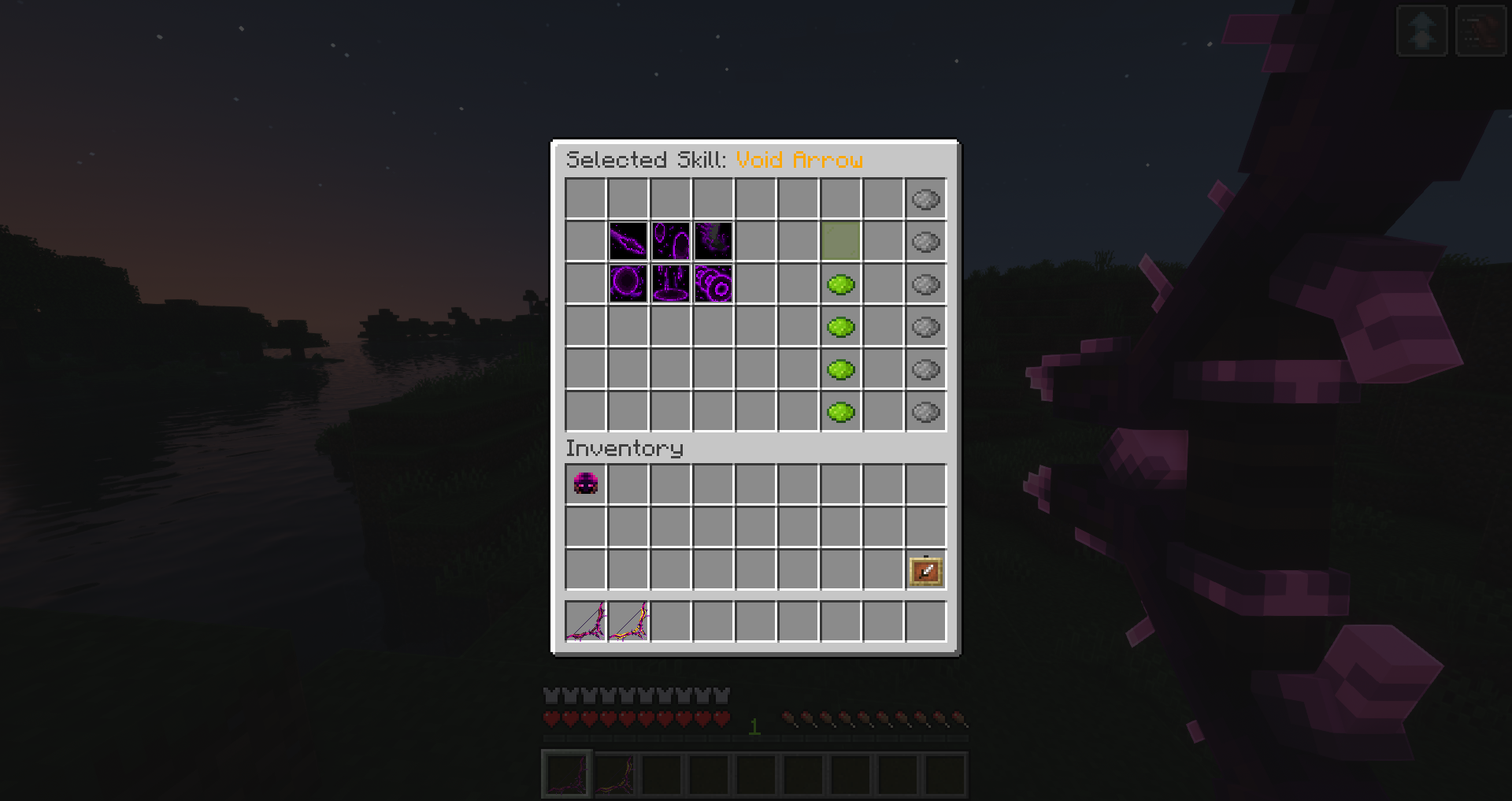Toggle the topmost green slime unlock ball
This screenshot has height=801, width=1512.
coord(841,284)
